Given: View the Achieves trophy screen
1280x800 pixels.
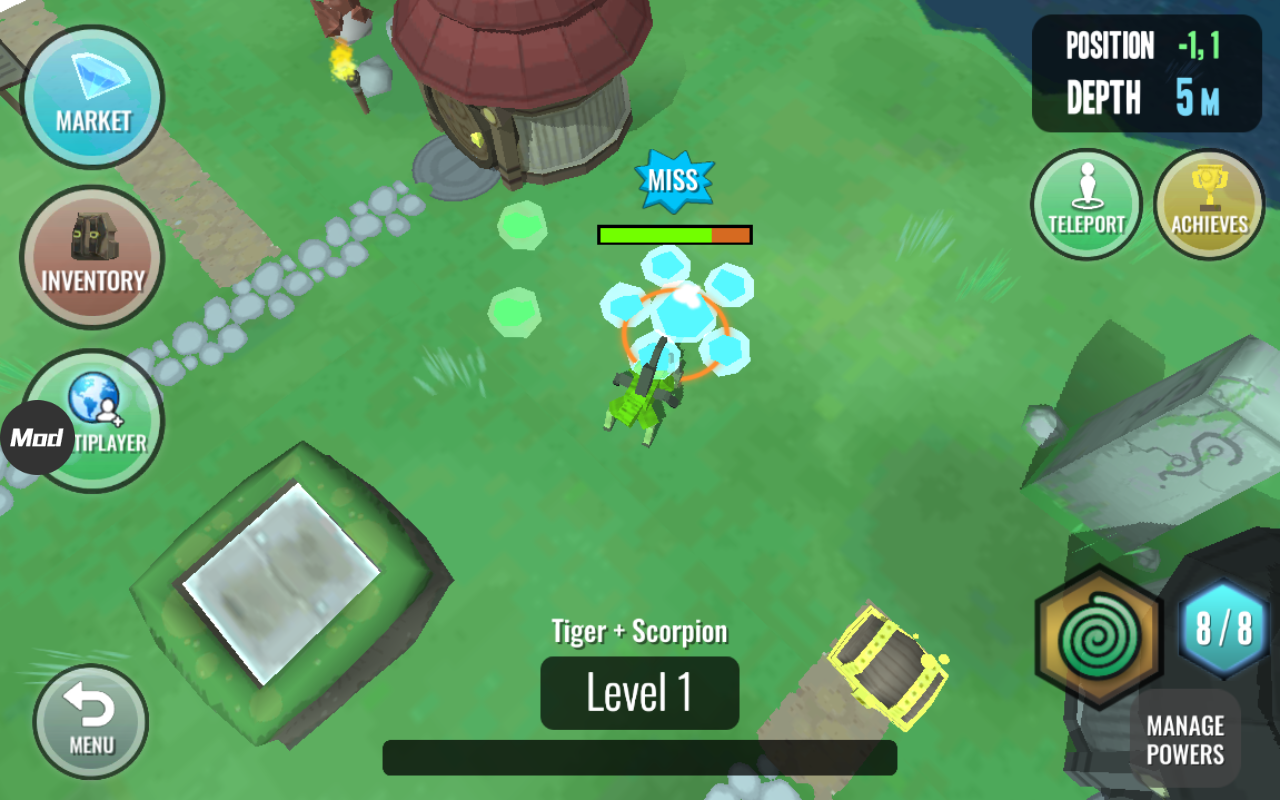Looking at the screenshot, I should (x=1209, y=204).
